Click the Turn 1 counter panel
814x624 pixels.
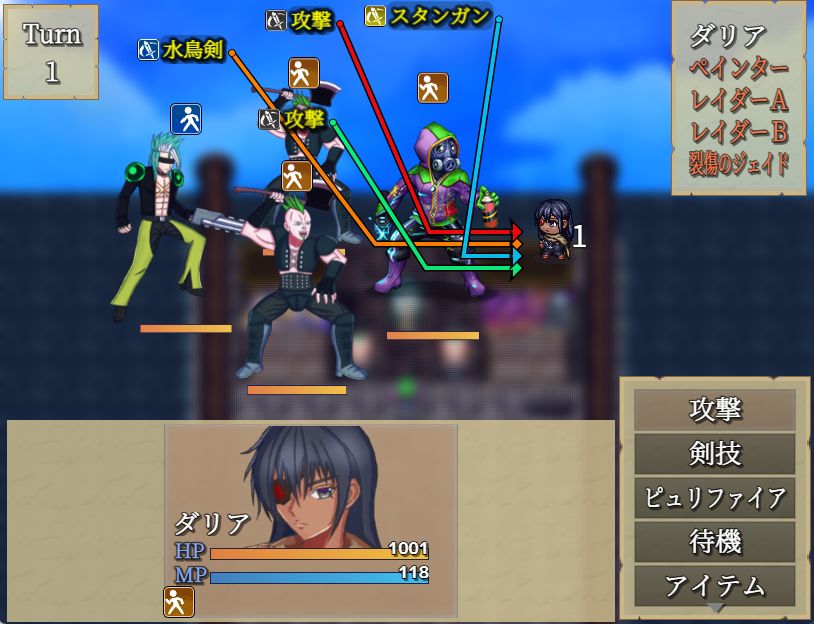click(51, 52)
